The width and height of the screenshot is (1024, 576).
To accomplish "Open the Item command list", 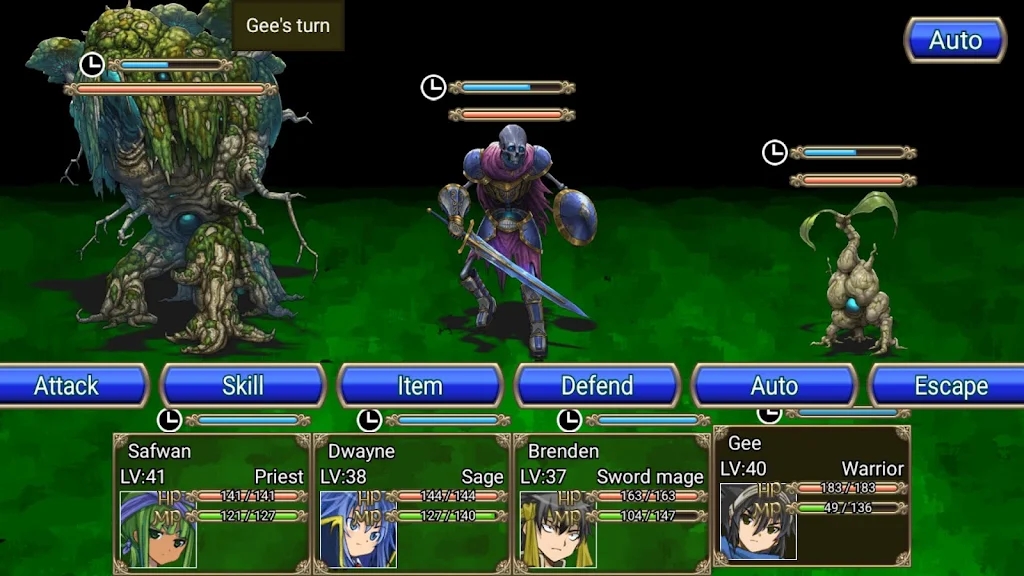I will tap(420, 386).
